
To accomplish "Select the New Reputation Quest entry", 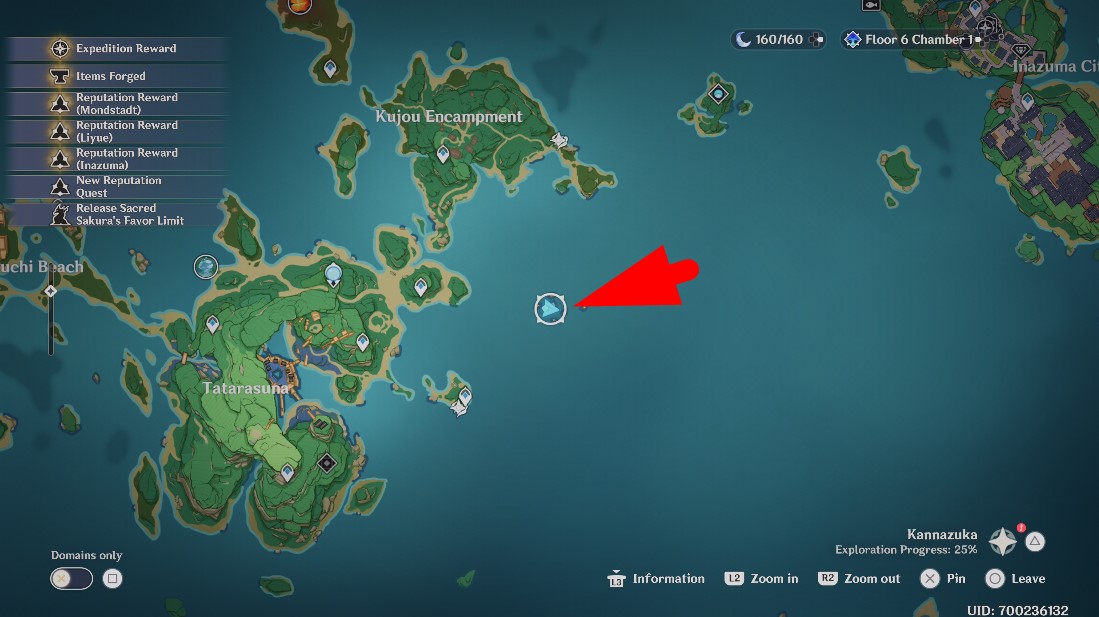I will coord(118,186).
